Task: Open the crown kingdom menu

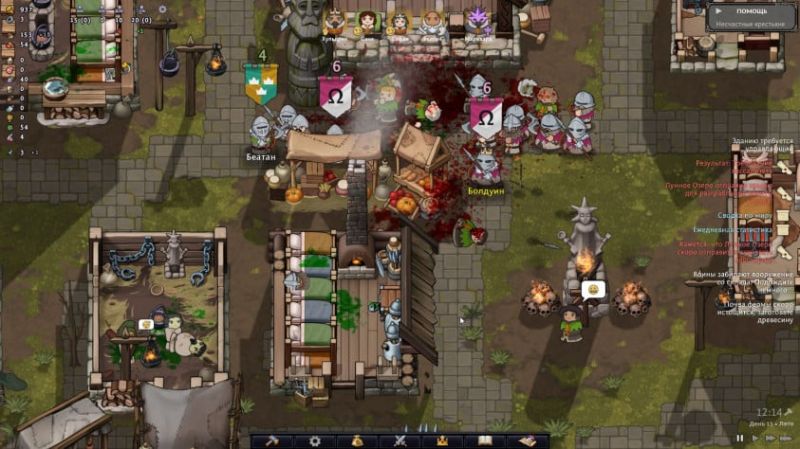Action: [x=442, y=441]
